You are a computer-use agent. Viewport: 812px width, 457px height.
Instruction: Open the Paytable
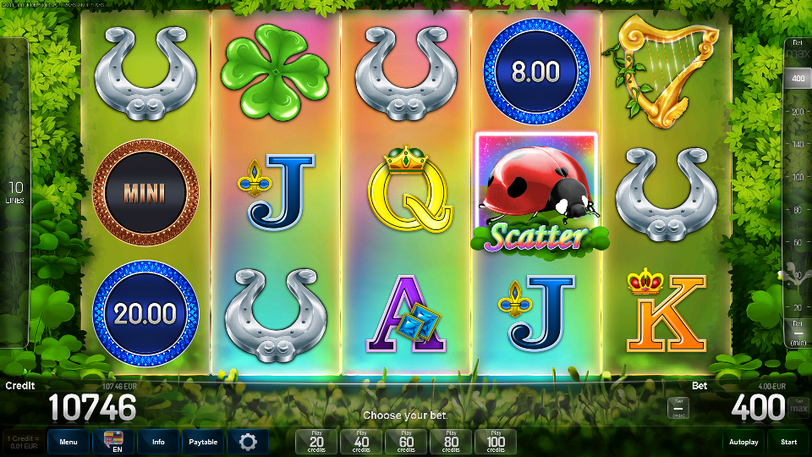pos(204,441)
